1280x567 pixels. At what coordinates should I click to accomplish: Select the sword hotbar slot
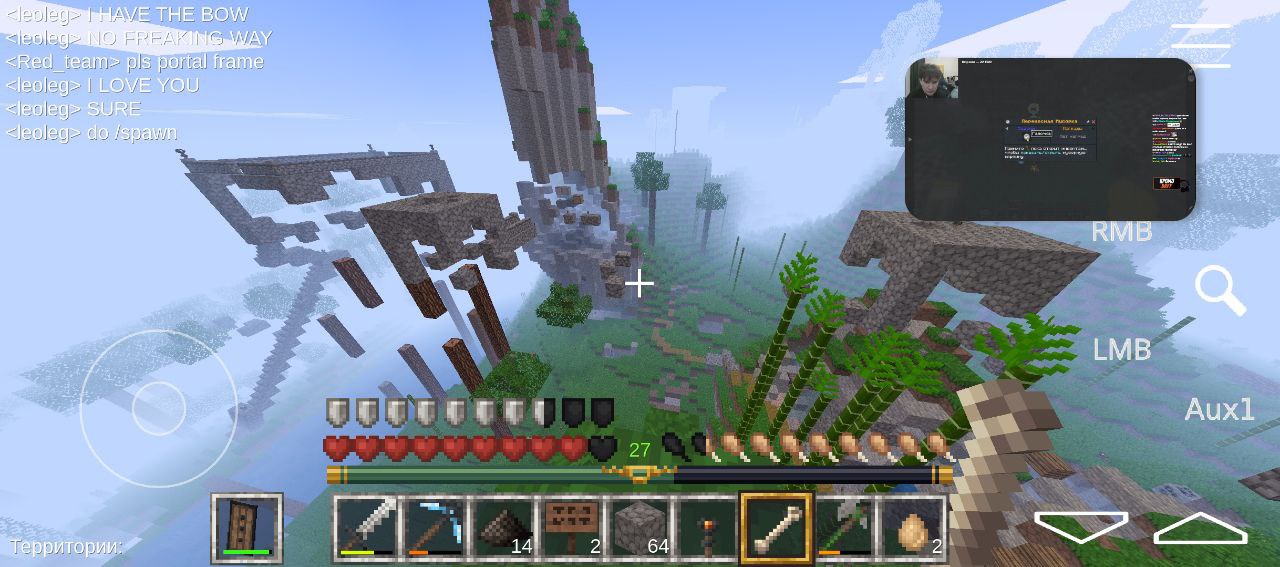point(364,527)
